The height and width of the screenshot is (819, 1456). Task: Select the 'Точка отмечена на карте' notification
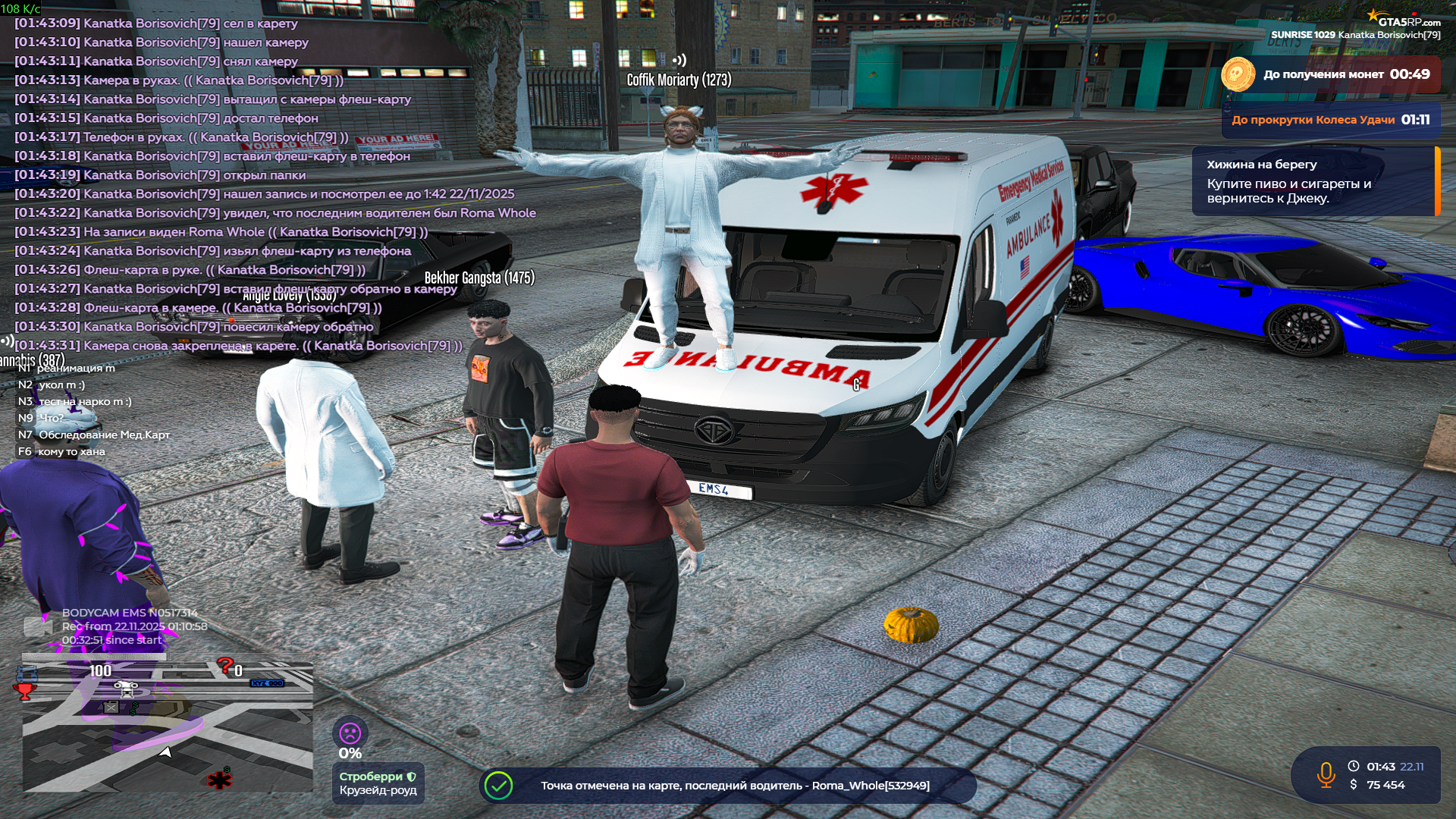[x=734, y=786]
